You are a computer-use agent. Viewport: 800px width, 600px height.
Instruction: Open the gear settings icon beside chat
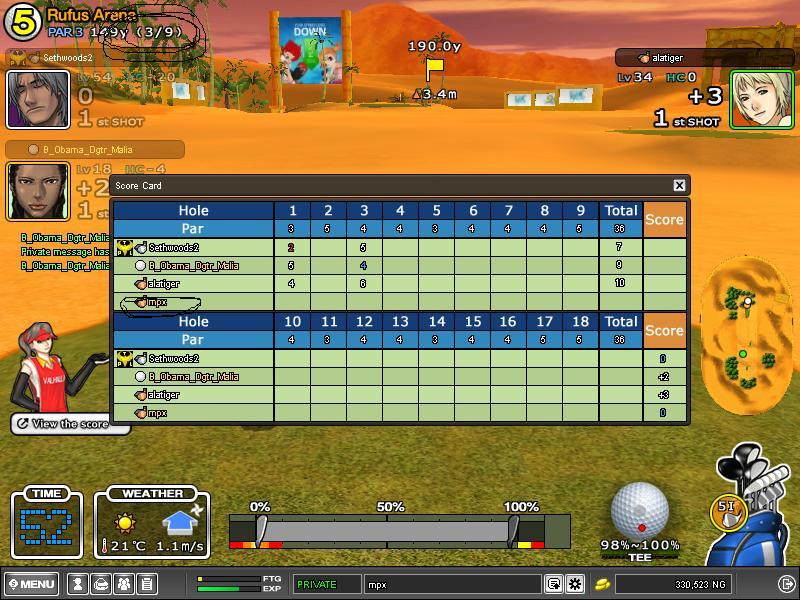[575, 584]
